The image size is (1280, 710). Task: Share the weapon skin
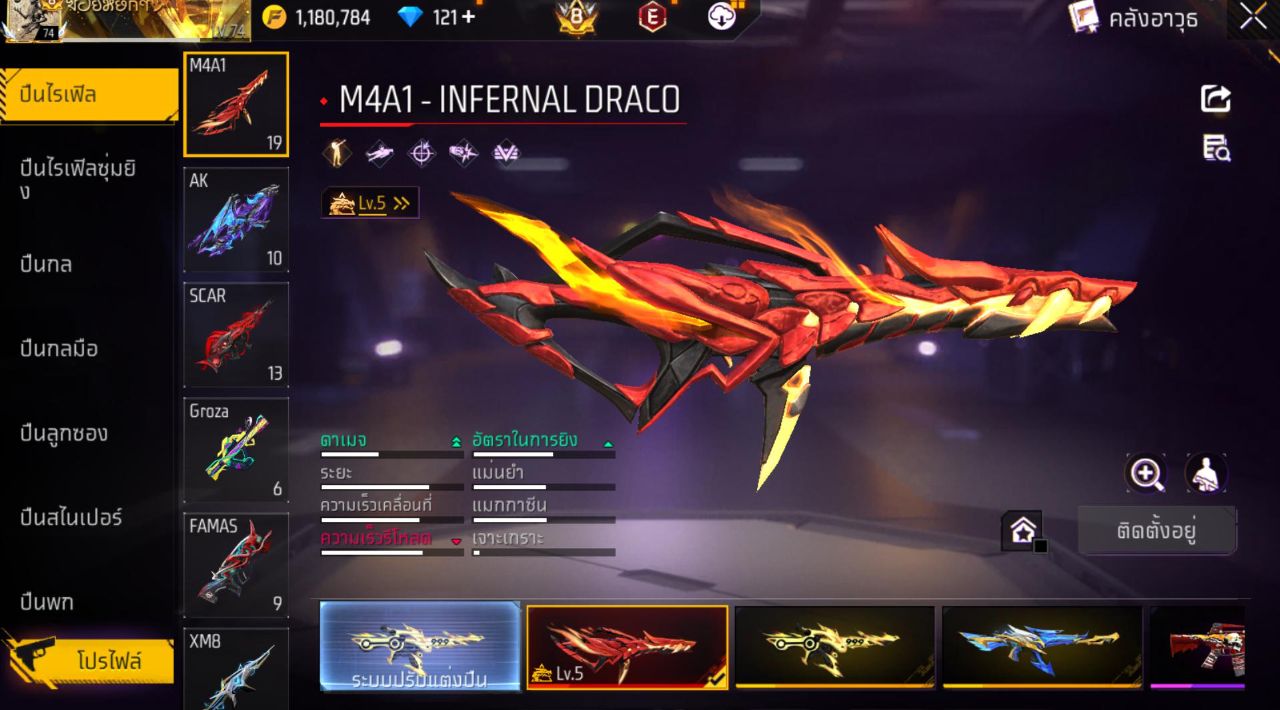pos(1216,98)
